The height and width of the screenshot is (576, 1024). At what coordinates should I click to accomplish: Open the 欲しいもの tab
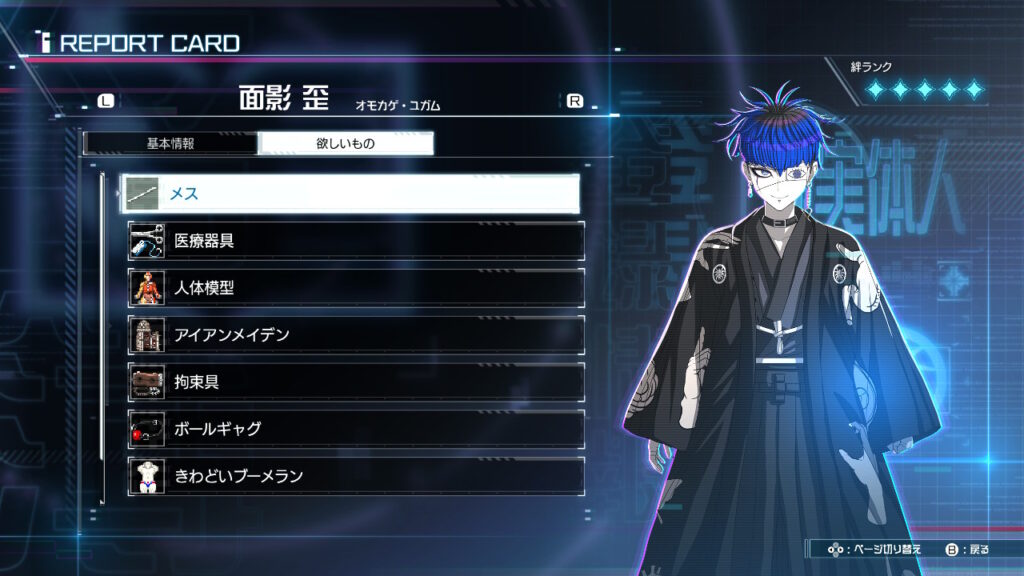click(345, 143)
